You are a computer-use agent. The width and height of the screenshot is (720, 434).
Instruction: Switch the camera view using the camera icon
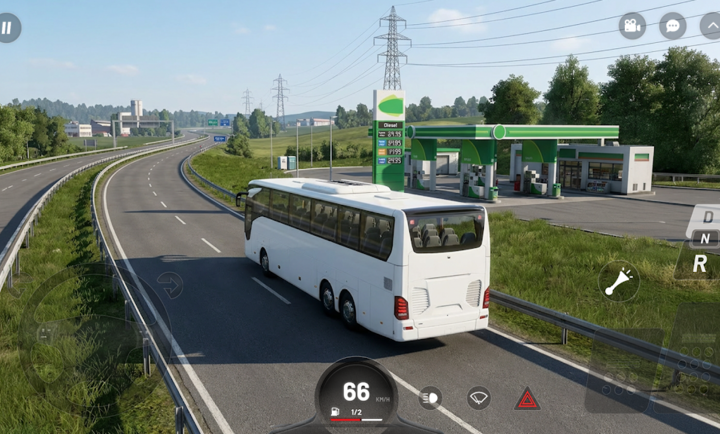click(x=632, y=26)
